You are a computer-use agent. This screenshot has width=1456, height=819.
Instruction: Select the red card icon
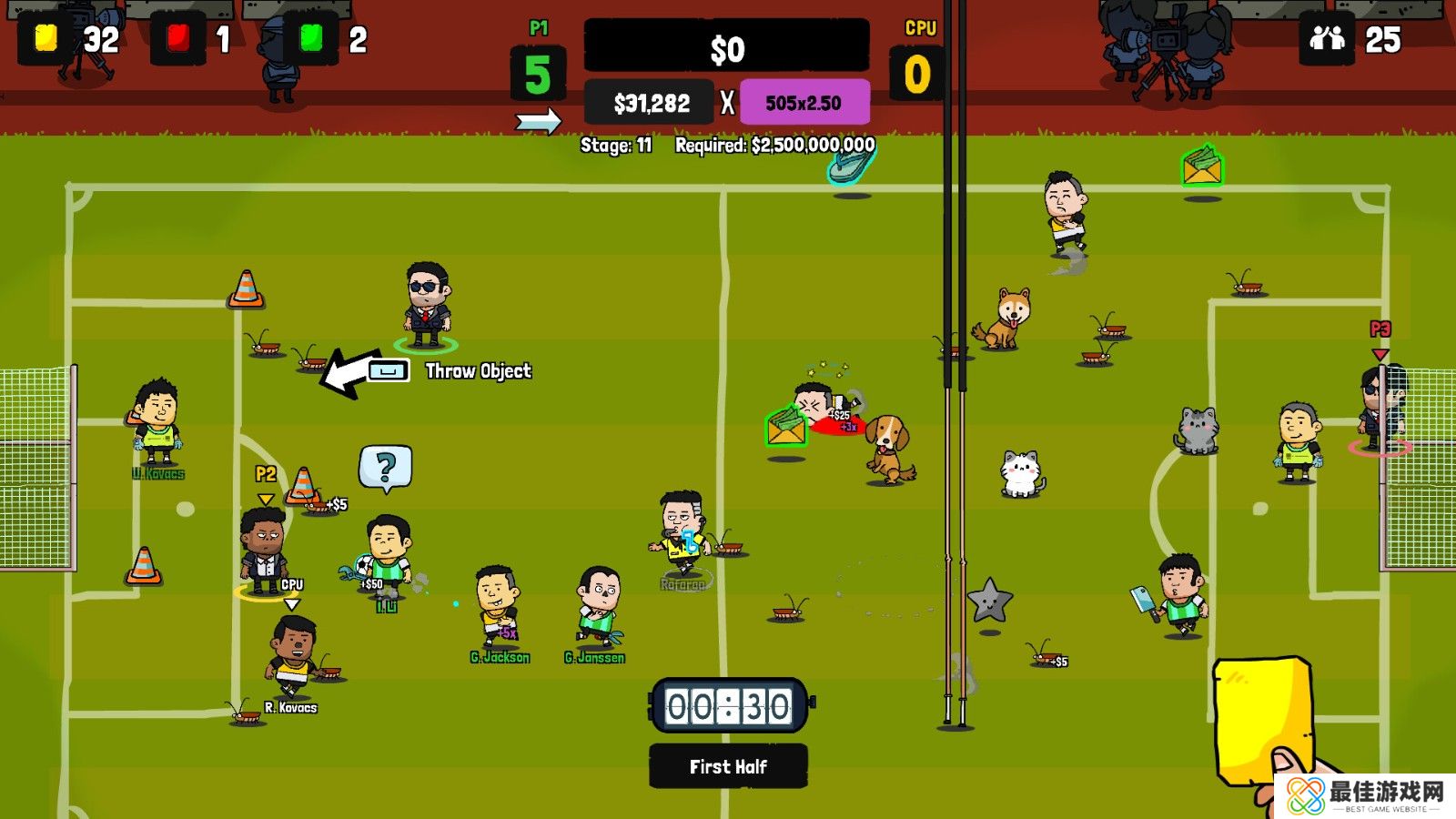(x=178, y=39)
